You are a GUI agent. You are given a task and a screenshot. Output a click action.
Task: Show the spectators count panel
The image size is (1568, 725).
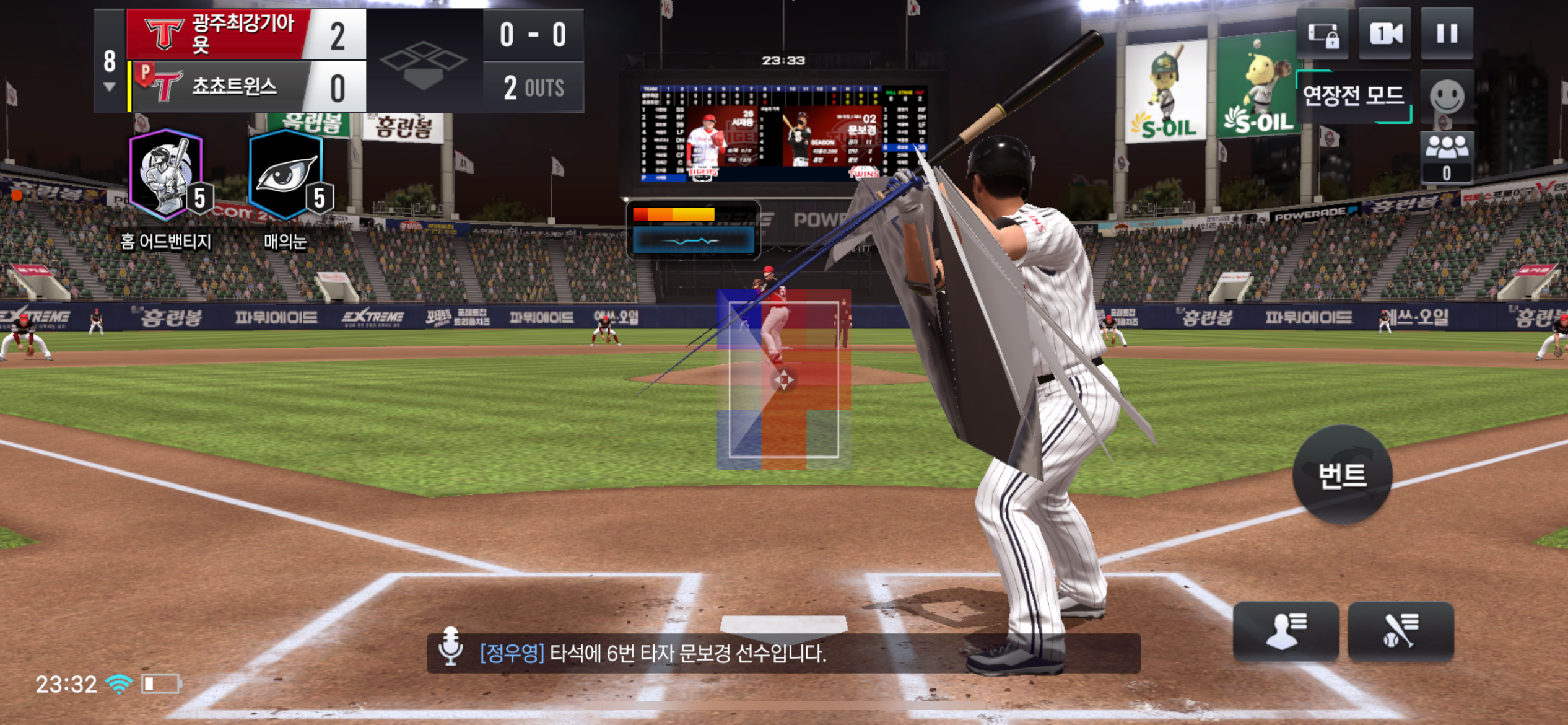tap(1447, 157)
